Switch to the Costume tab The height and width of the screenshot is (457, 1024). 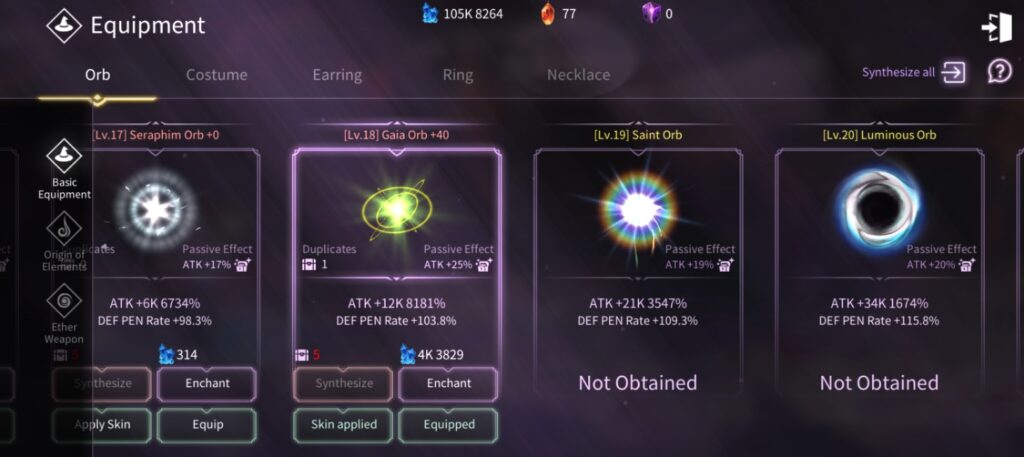tap(216, 75)
